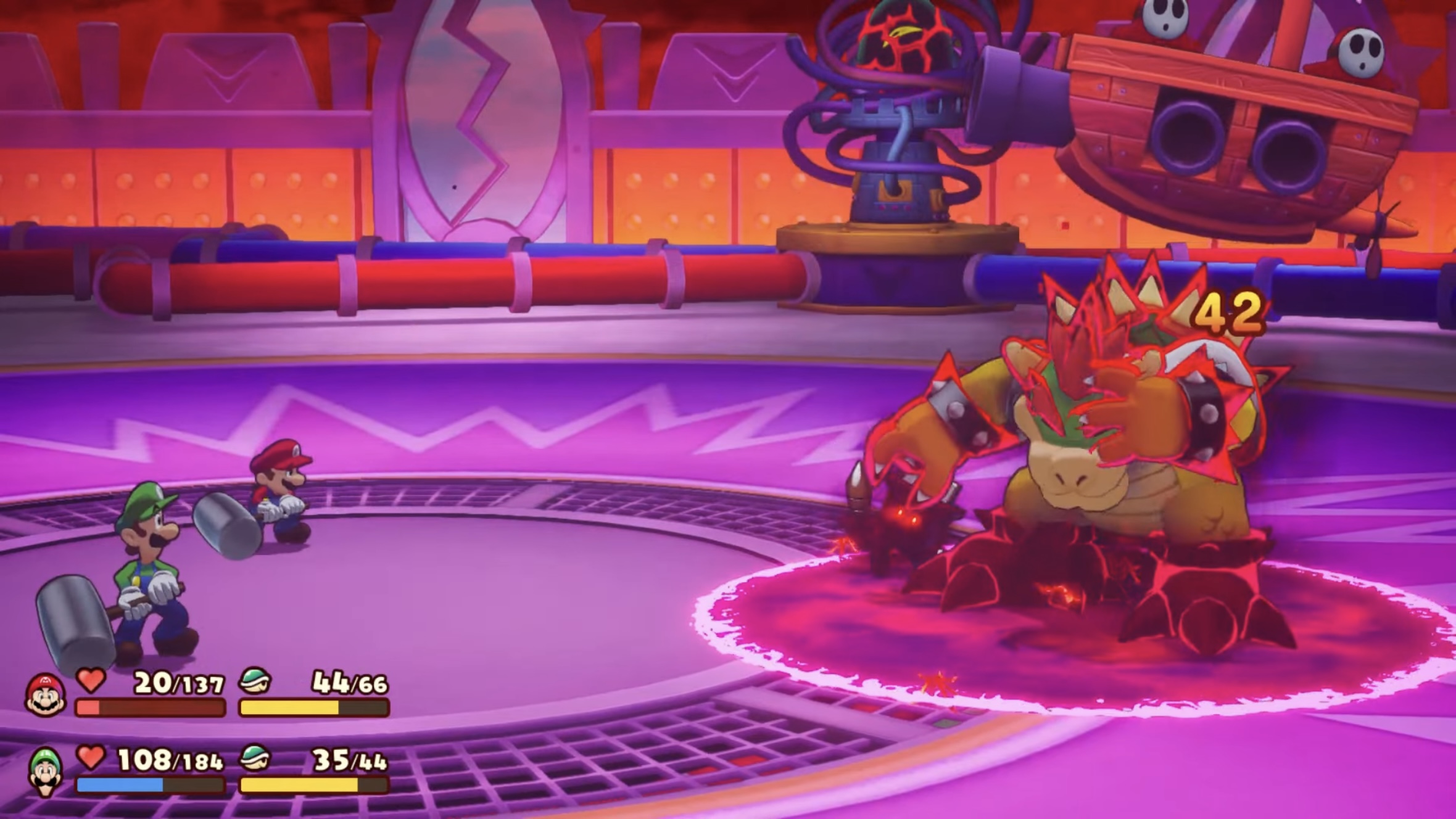
Task: Select Luigi's portrait icon
Action: pos(46,771)
